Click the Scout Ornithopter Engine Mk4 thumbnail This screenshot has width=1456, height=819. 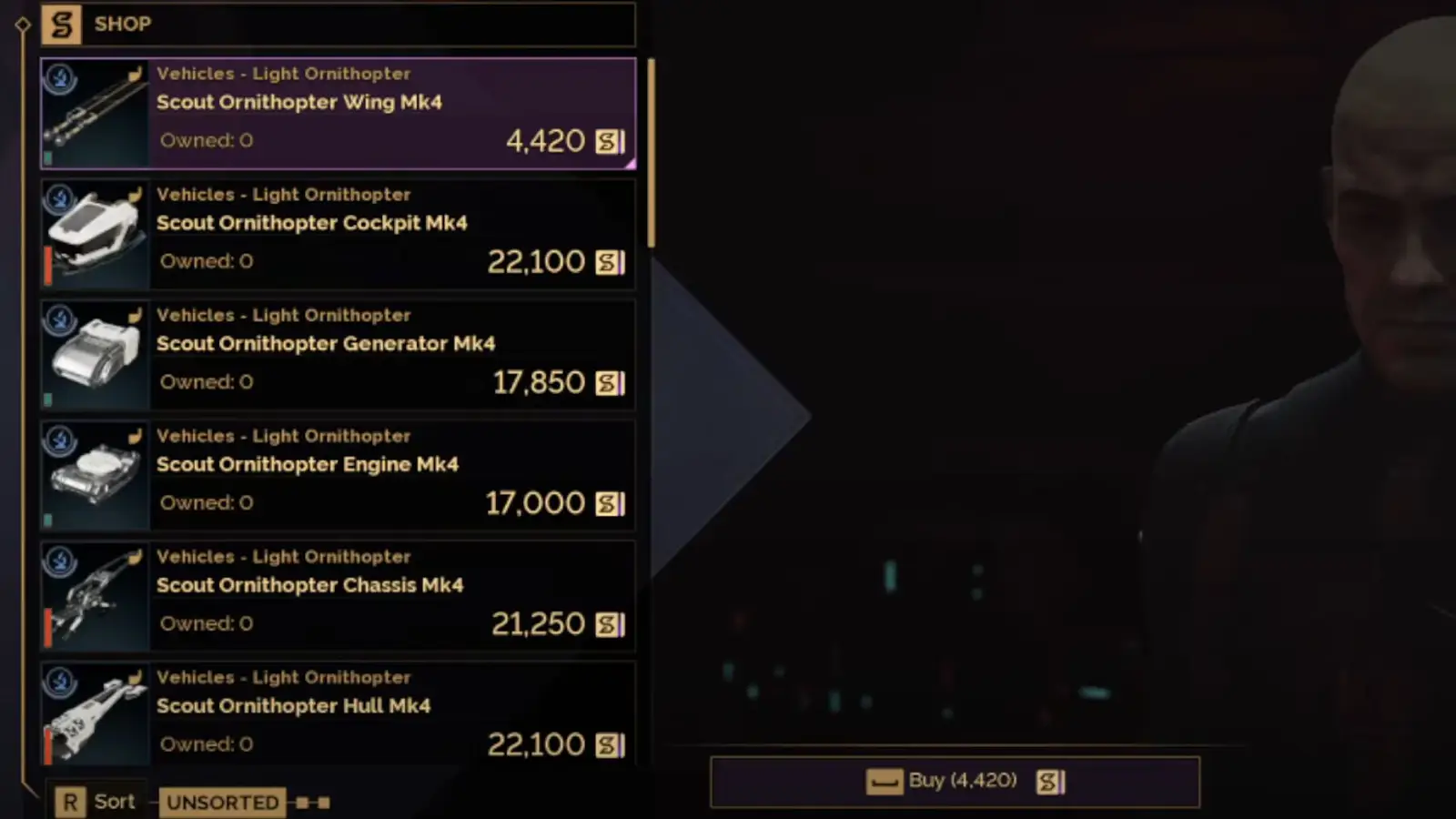click(x=94, y=474)
